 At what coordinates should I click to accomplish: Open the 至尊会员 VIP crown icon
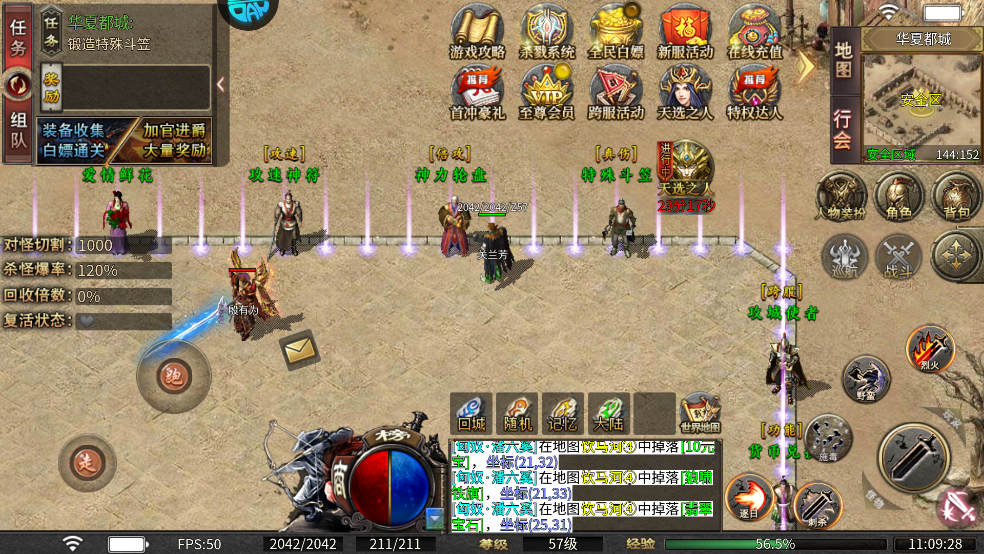(546, 91)
